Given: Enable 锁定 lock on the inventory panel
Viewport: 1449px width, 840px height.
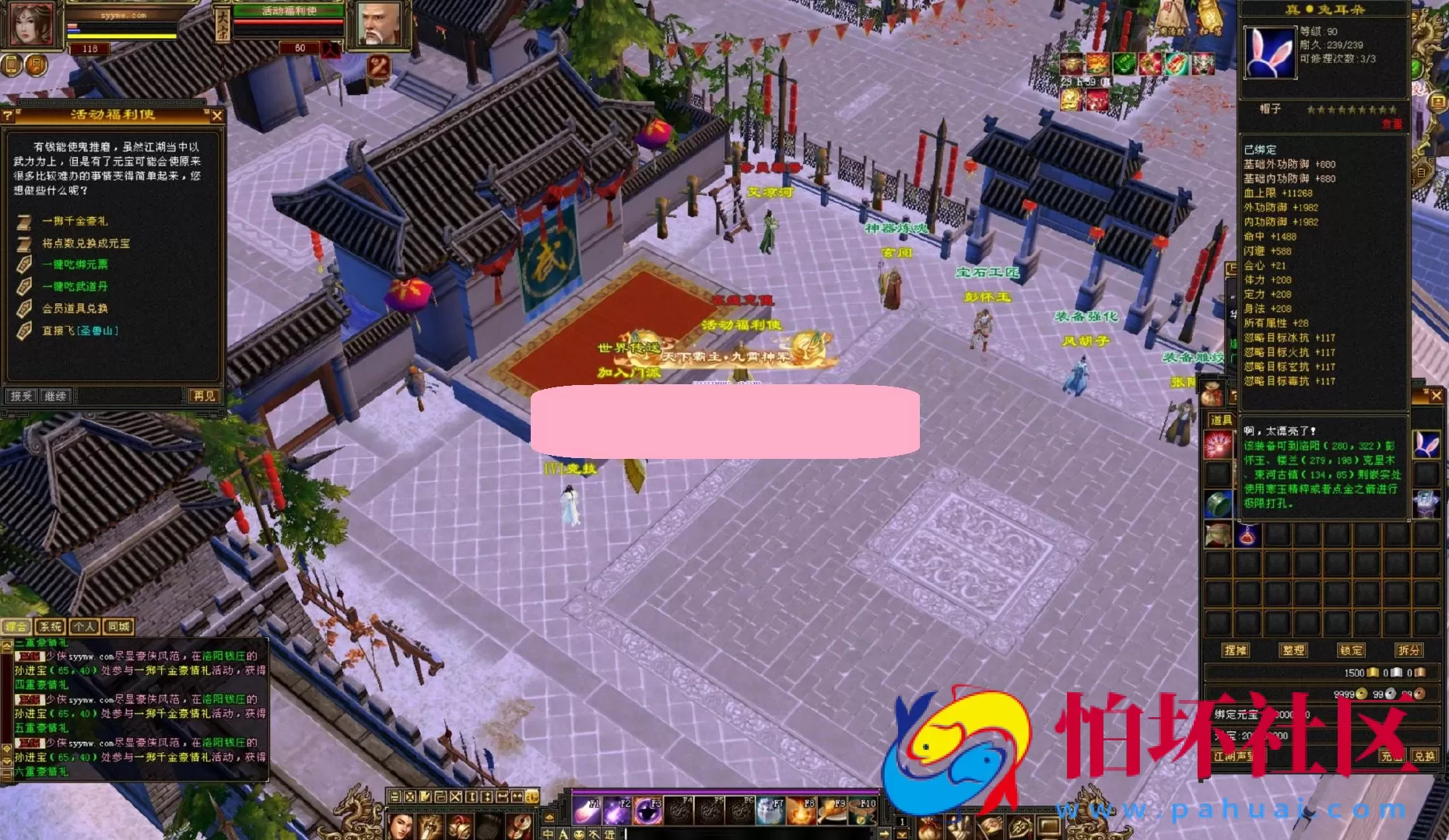Looking at the screenshot, I should [x=1351, y=651].
